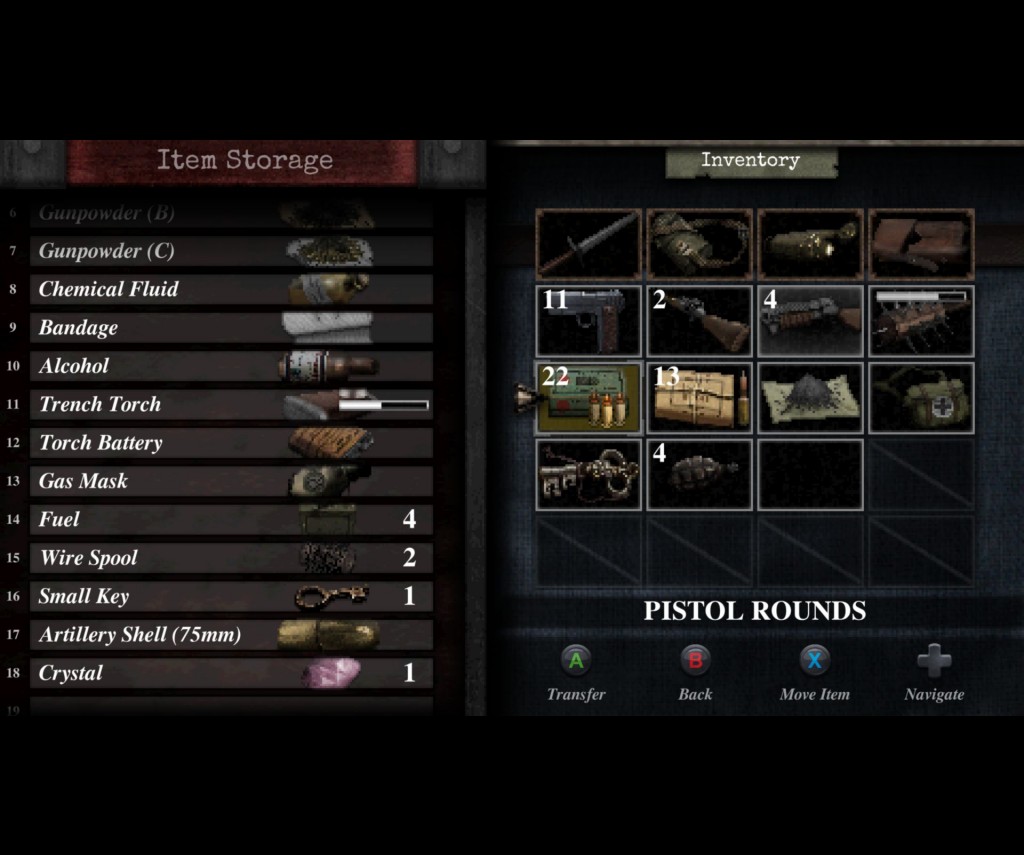Select the Gunpowder (C) storage row
The width and height of the screenshot is (1024, 855).
(230, 251)
